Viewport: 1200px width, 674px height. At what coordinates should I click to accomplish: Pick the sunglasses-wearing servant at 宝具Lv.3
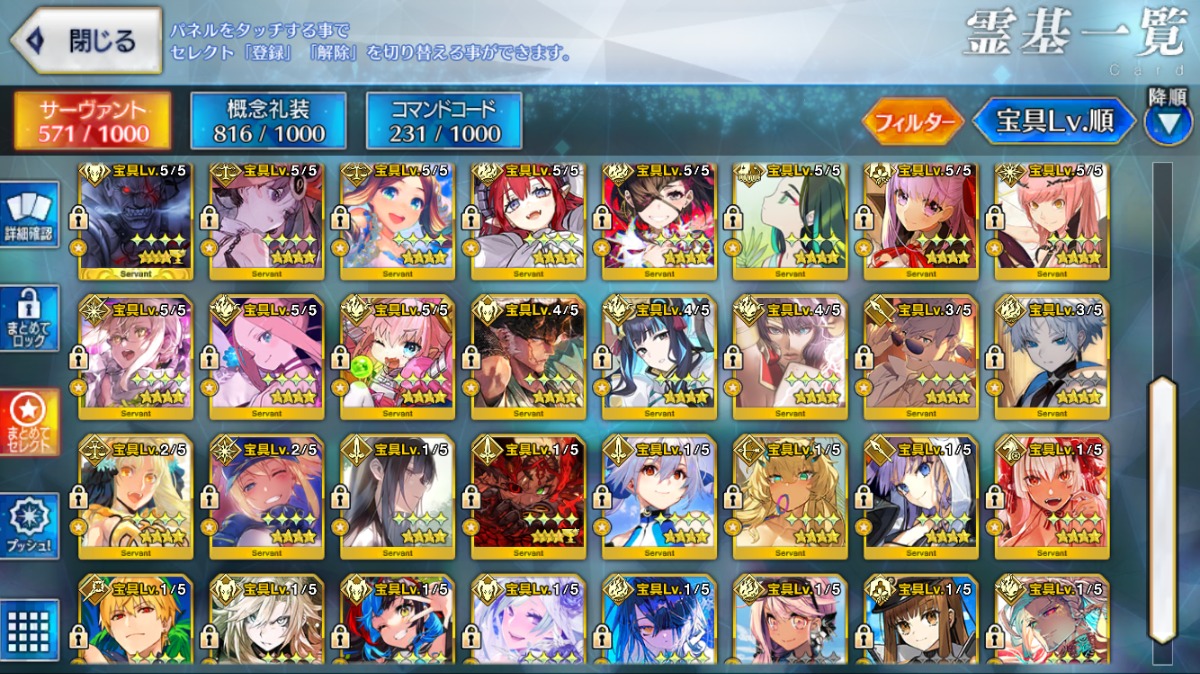coord(921,357)
